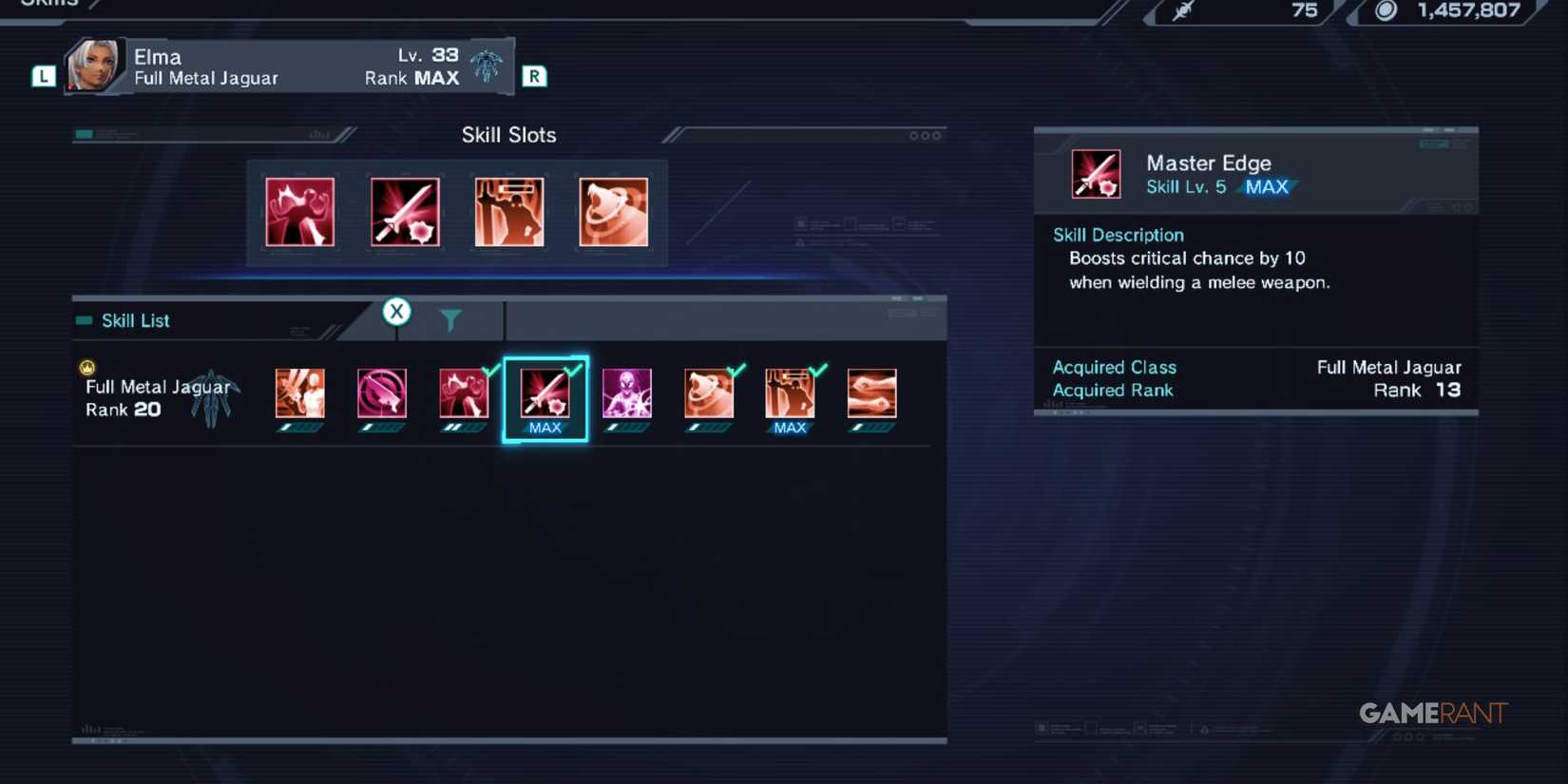Select the first crouching-figure skill slot icon
The image size is (1568, 784).
299,211
